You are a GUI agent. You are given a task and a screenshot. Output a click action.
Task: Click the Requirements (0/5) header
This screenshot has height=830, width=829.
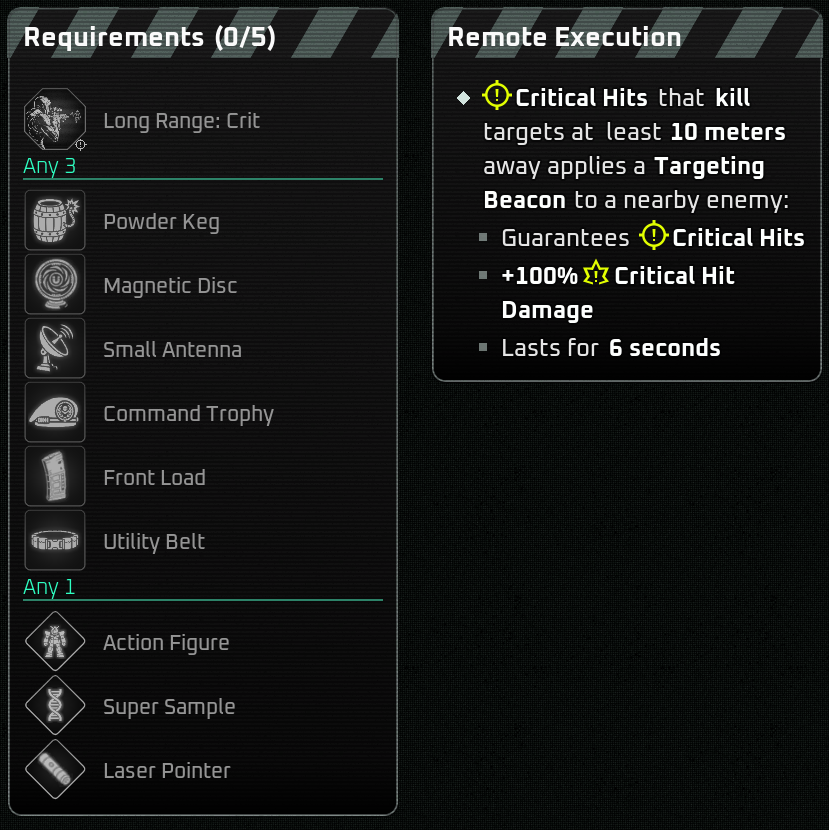tap(150, 38)
